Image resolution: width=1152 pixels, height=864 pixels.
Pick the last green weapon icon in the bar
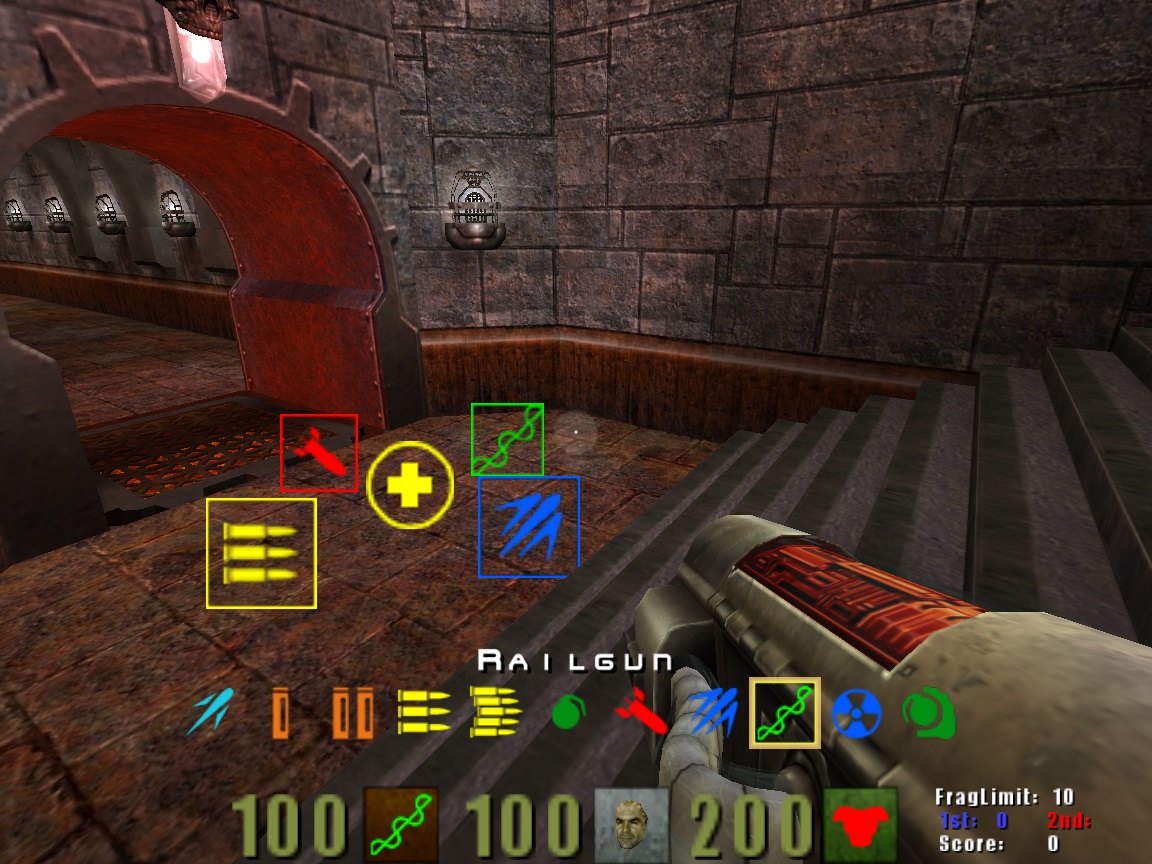(x=927, y=713)
